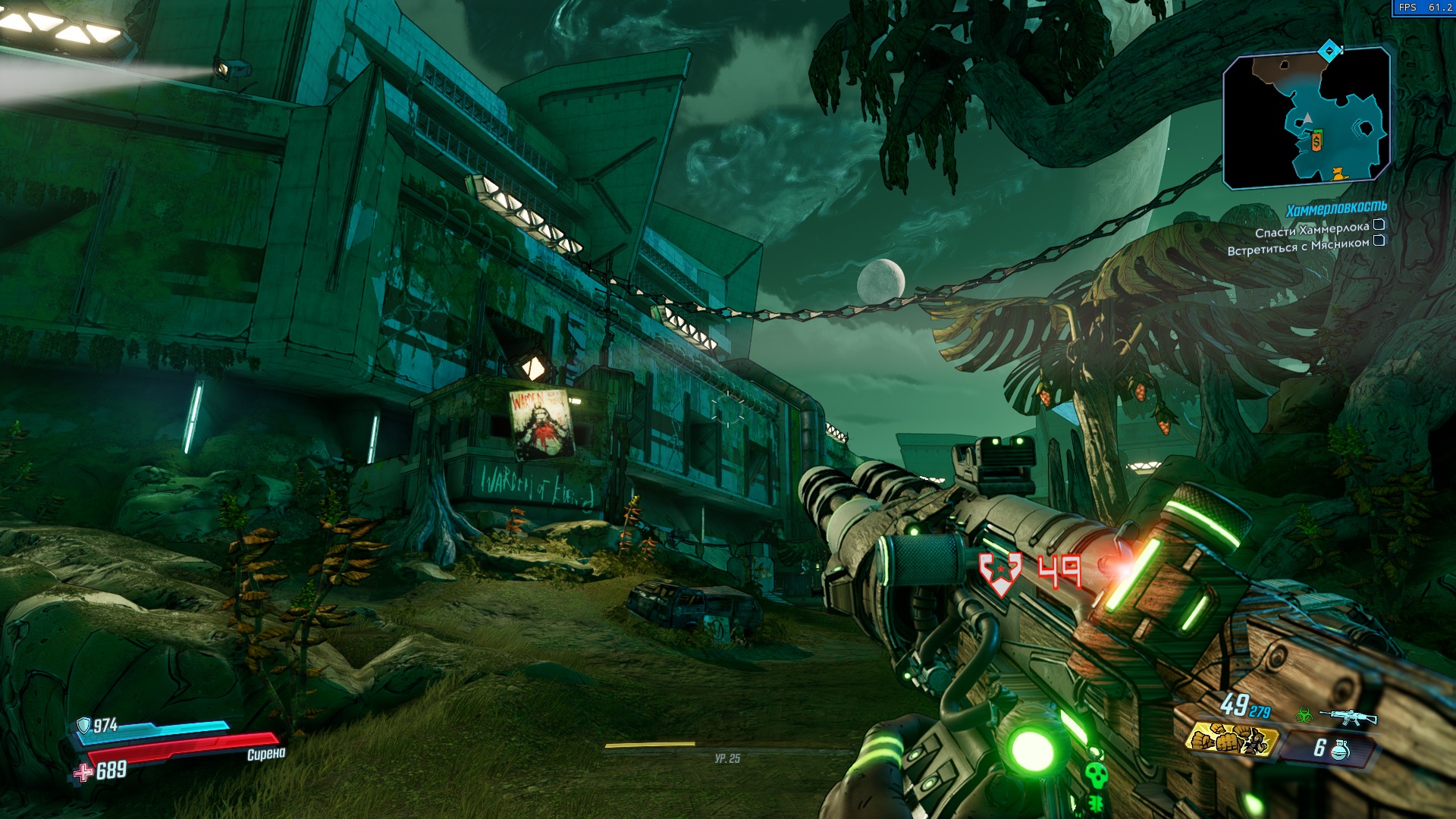Select the dollar vending machine marker on minimap
1456x819 pixels.
[x=1316, y=141]
